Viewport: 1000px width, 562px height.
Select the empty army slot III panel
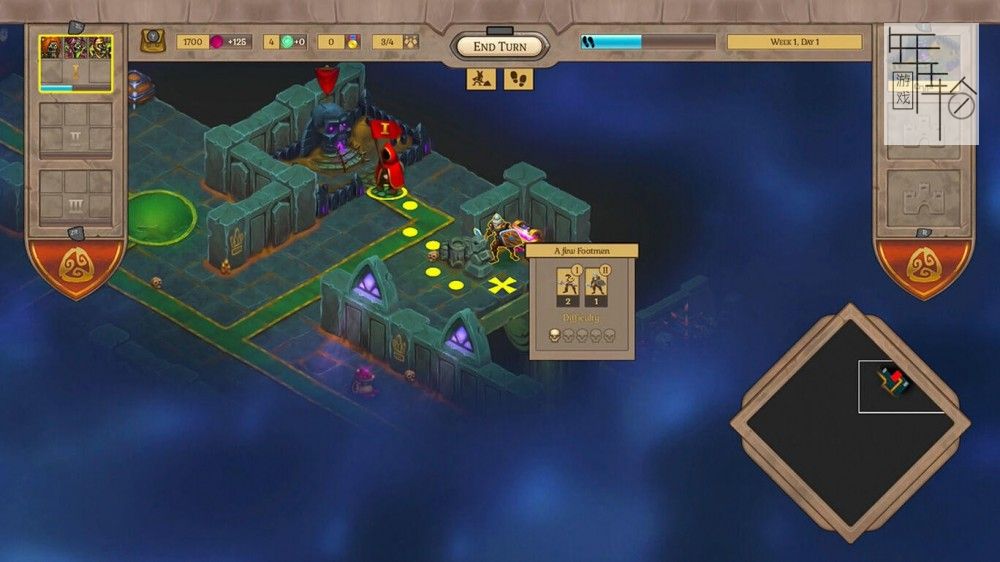click(76, 196)
